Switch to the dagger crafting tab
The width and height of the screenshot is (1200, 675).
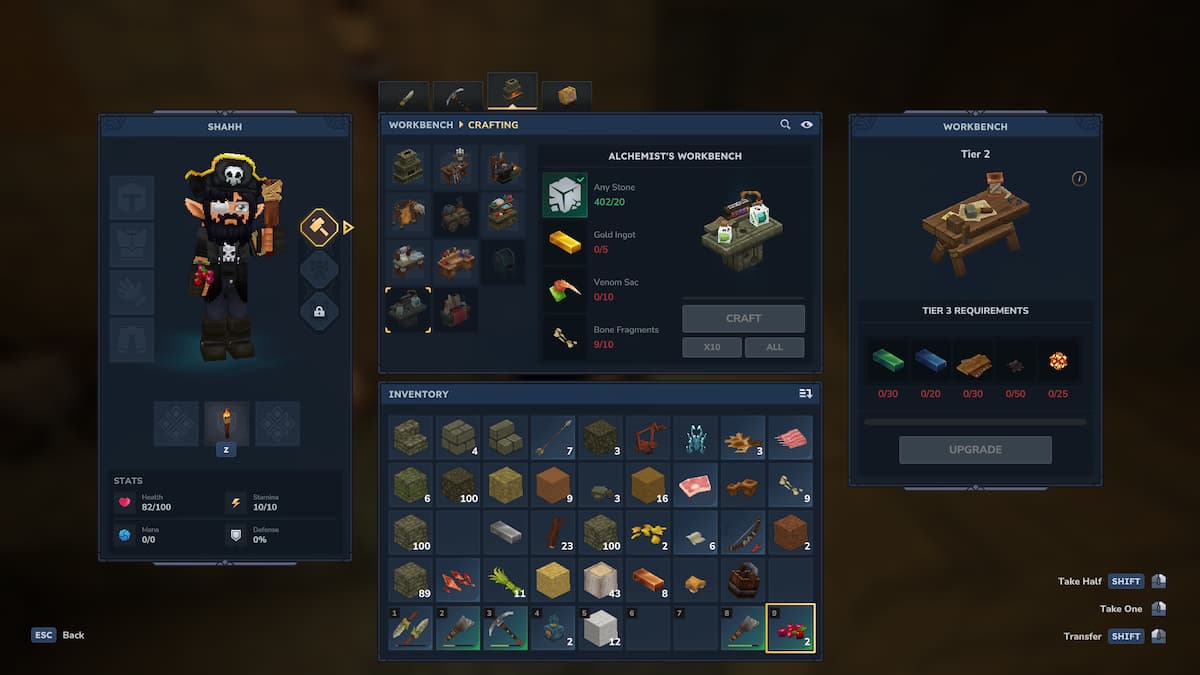[404, 97]
